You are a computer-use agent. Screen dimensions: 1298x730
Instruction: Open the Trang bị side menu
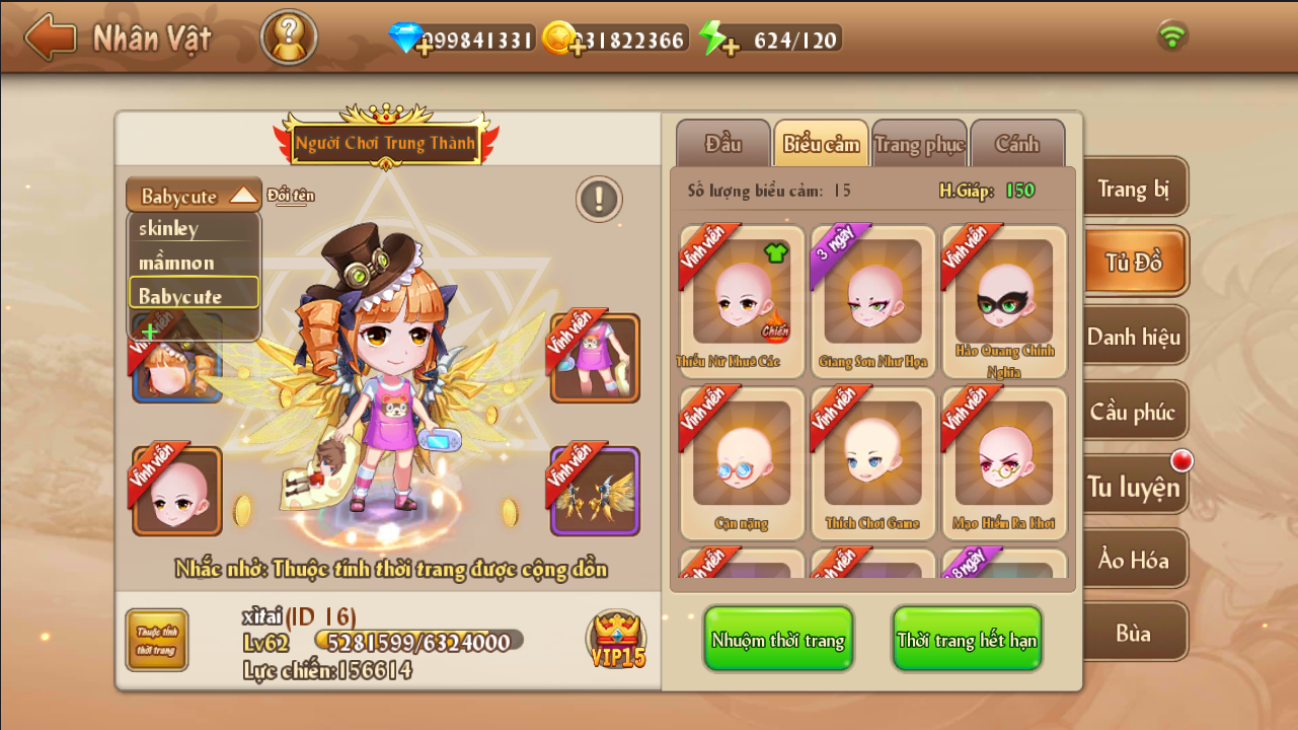point(1133,189)
